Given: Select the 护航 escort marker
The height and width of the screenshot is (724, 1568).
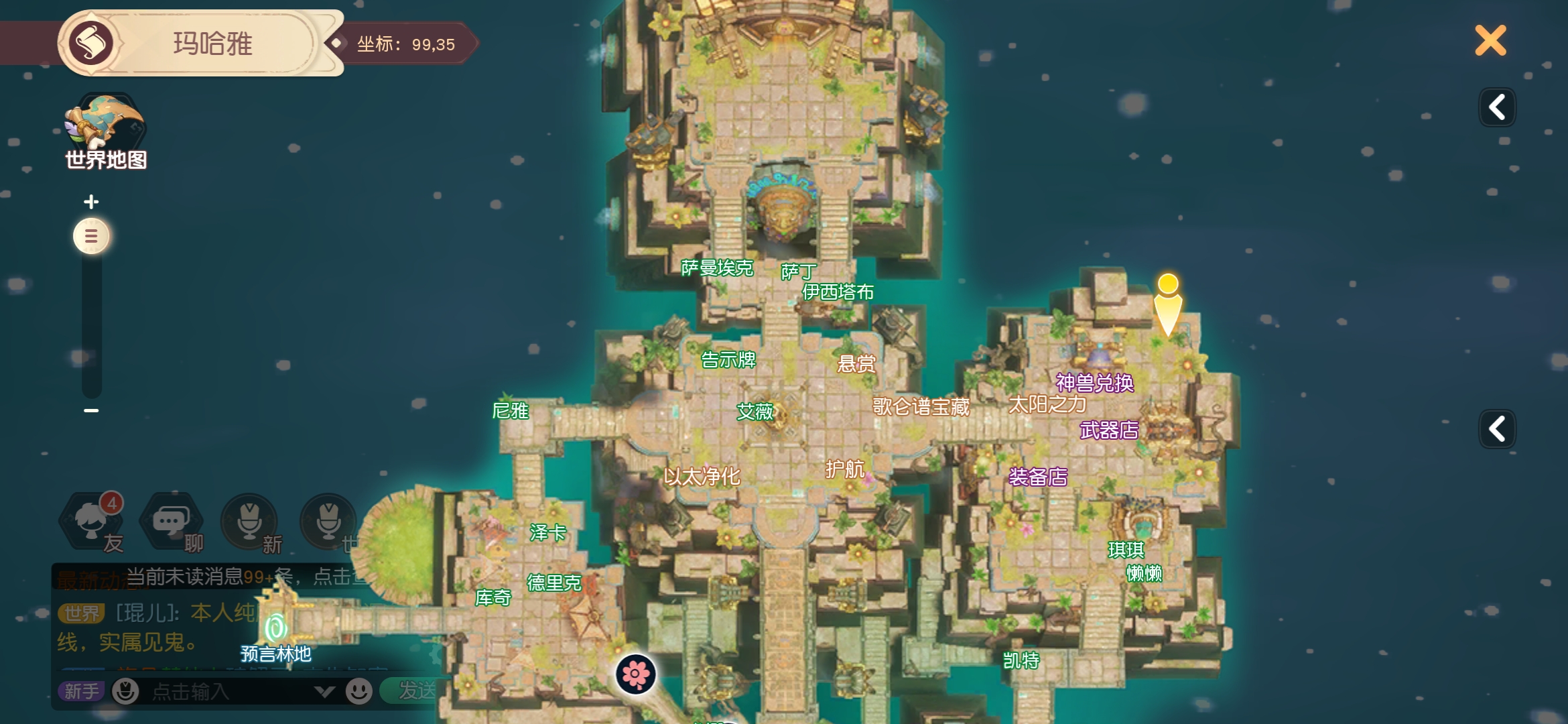Looking at the screenshot, I should coord(845,469).
